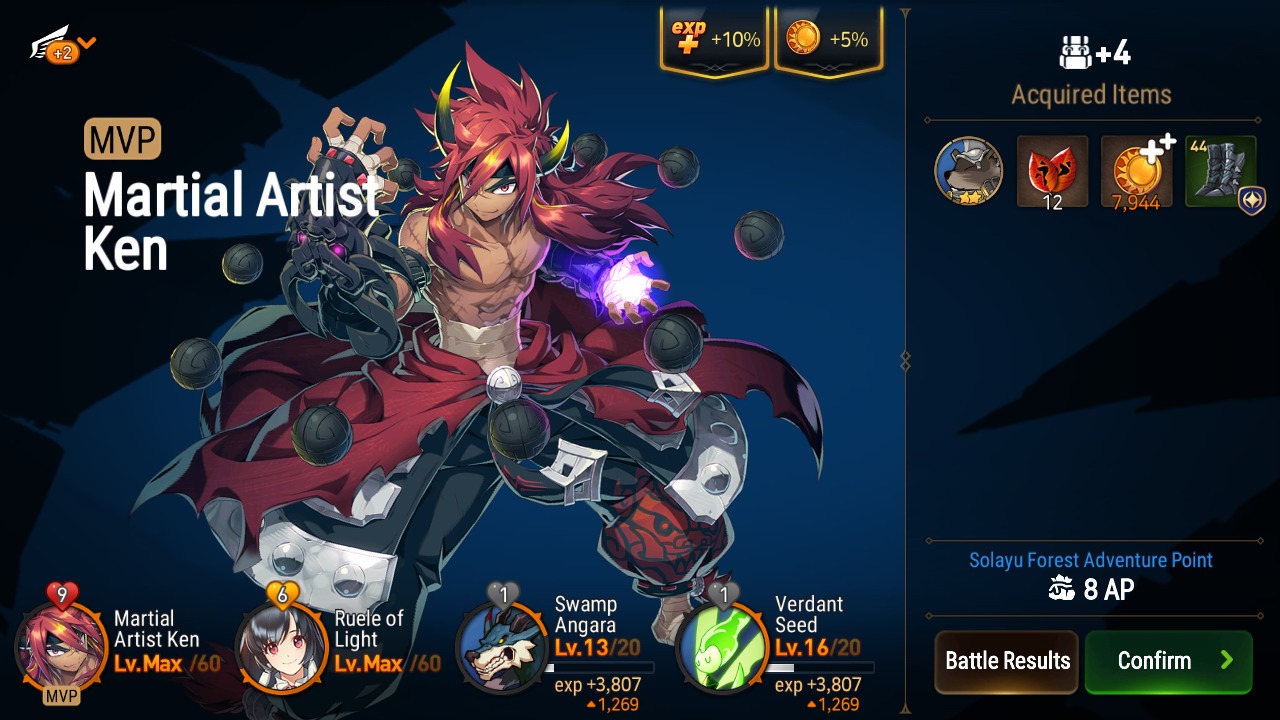
Task: Inspect the red rune reward with quantity 12
Action: [x=1052, y=171]
